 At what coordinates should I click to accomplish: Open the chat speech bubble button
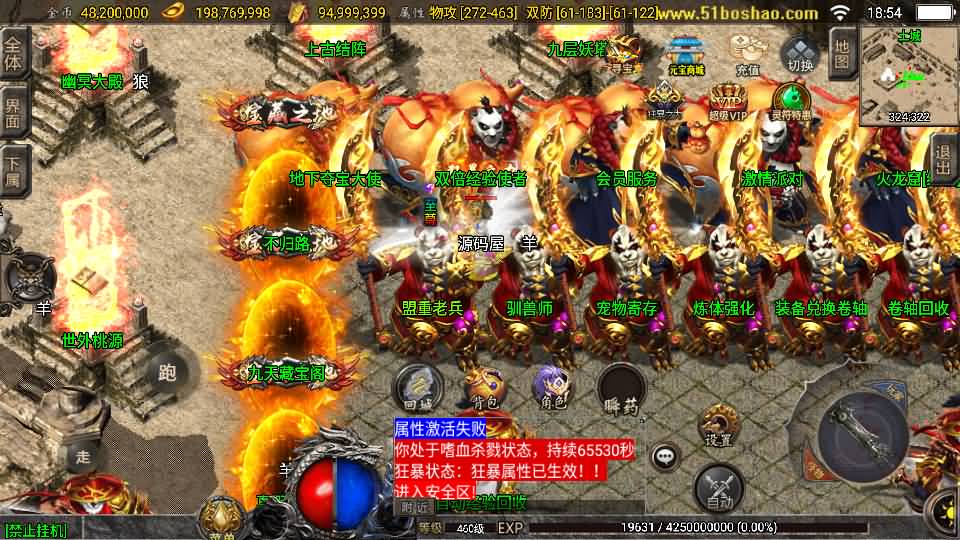coord(663,458)
